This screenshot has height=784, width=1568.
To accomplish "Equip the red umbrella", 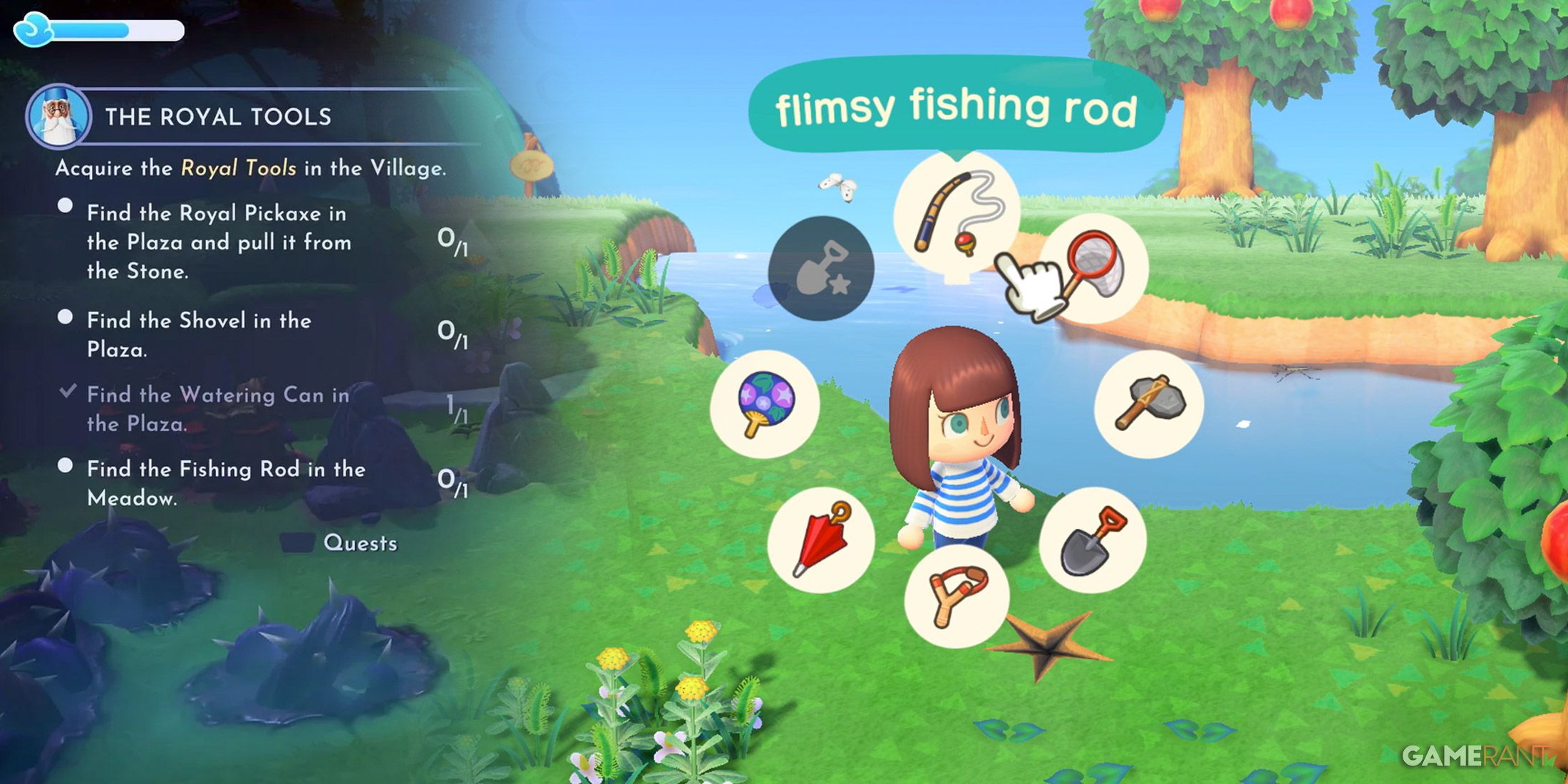I will click(820, 540).
